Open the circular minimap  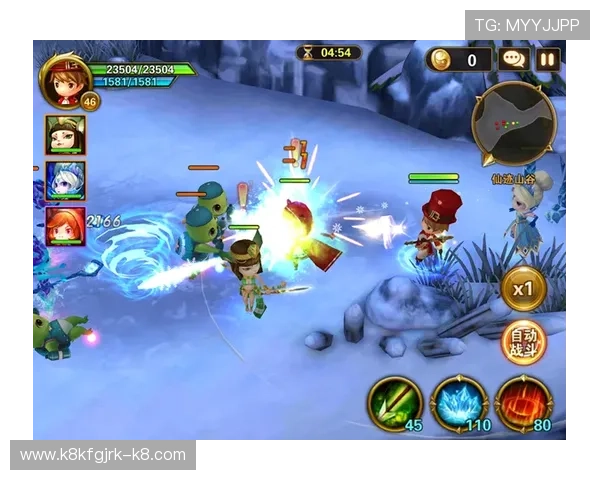(x=513, y=122)
